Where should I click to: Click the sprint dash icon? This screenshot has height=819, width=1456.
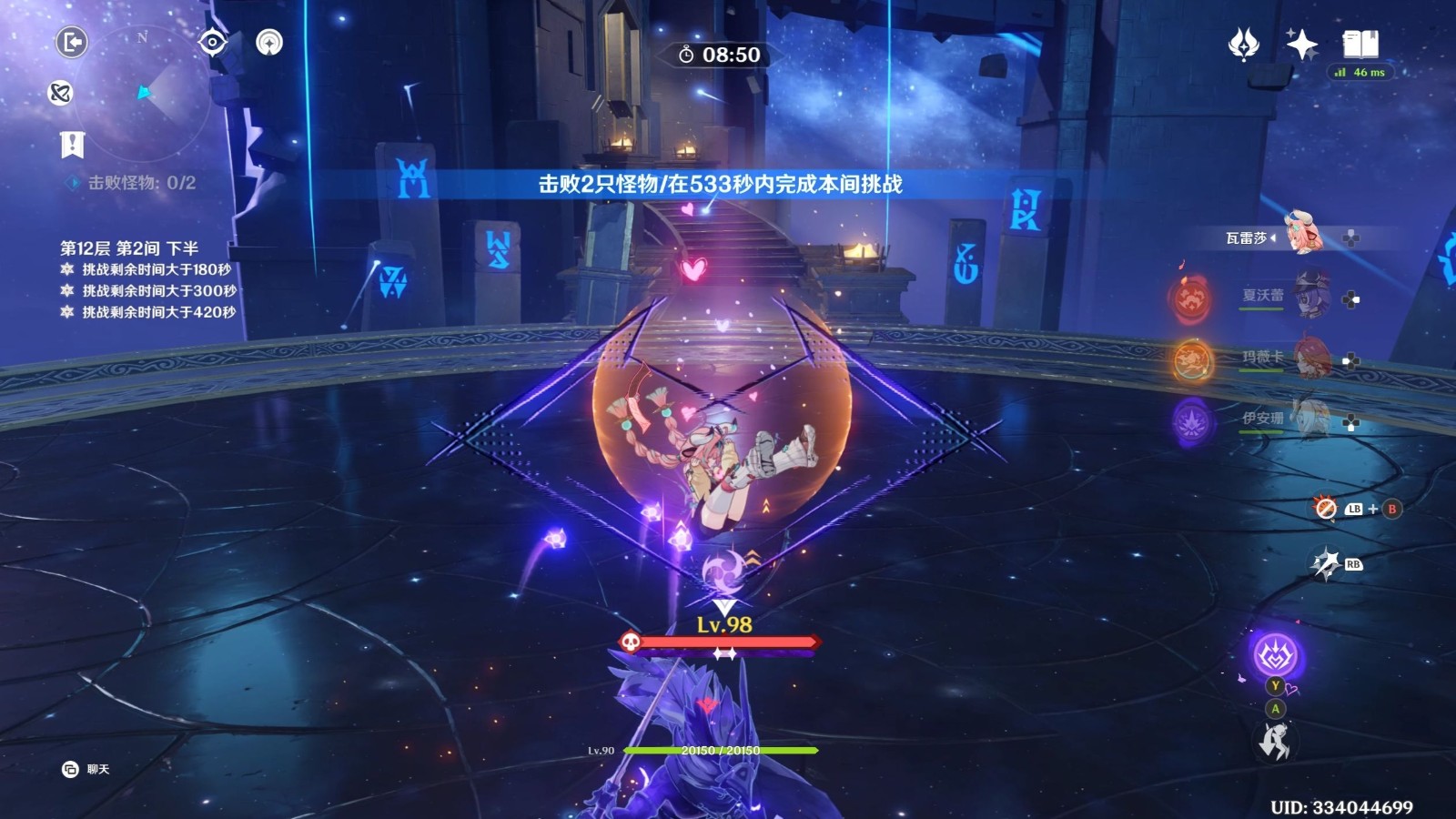(x=1274, y=742)
